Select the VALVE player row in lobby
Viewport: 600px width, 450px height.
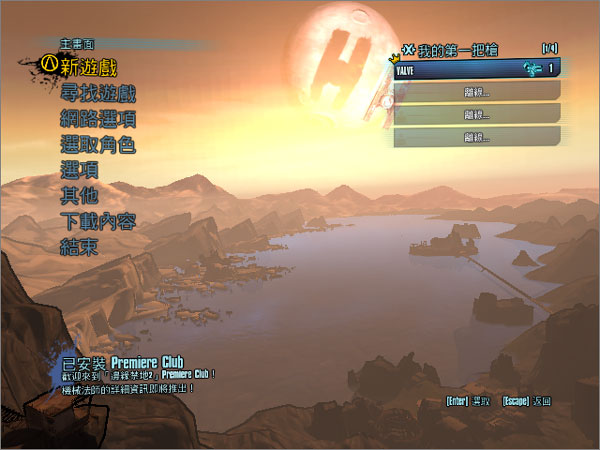pos(477,67)
